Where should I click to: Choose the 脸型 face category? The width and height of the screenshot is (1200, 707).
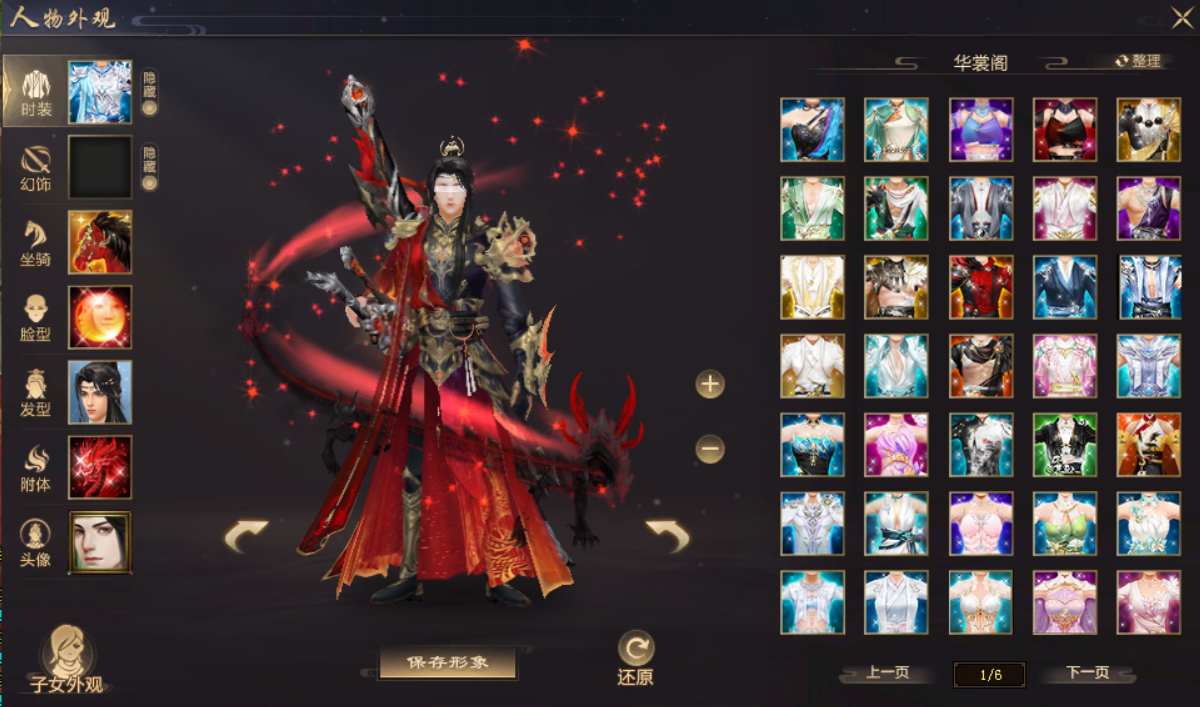click(x=36, y=318)
